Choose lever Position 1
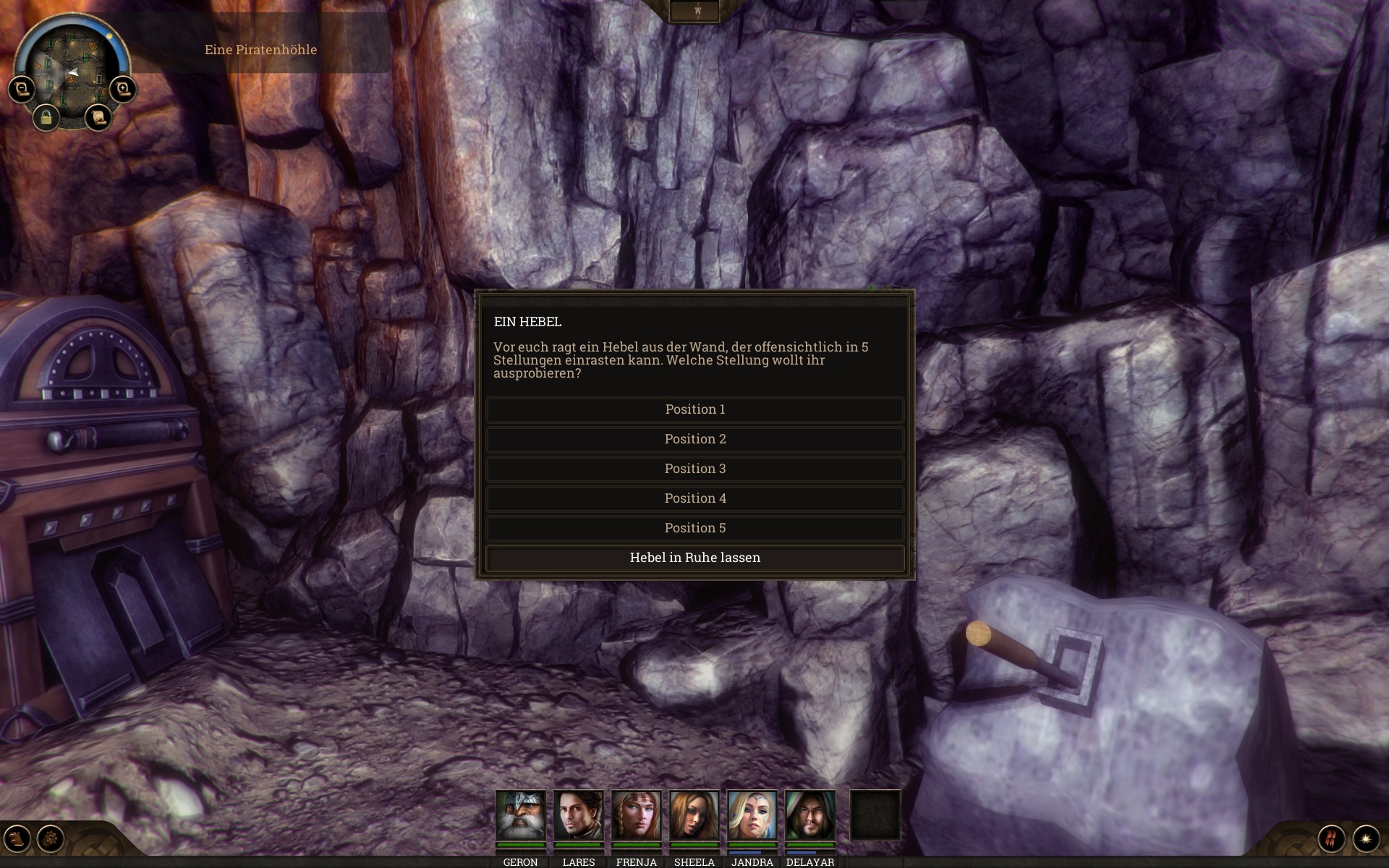Image resolution: width=1389 pixels, height=868 pixels. tap(694, 409)
